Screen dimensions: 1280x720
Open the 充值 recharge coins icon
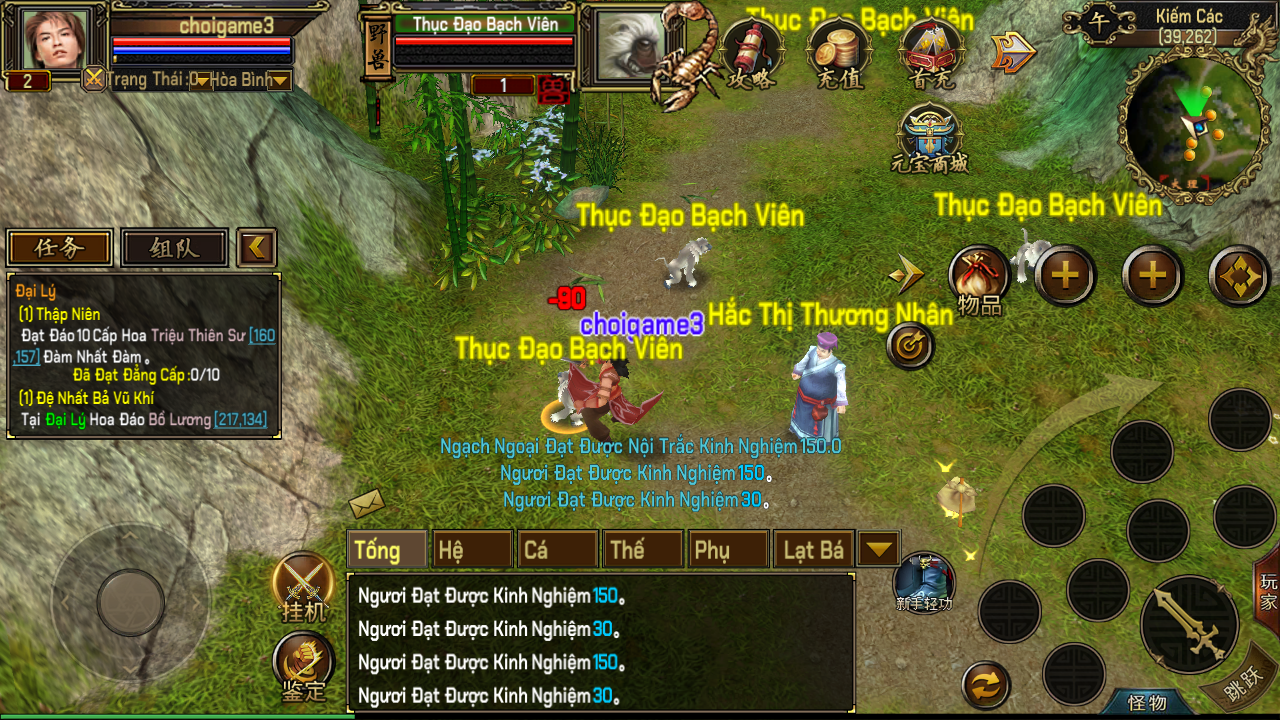click(839, 50)
